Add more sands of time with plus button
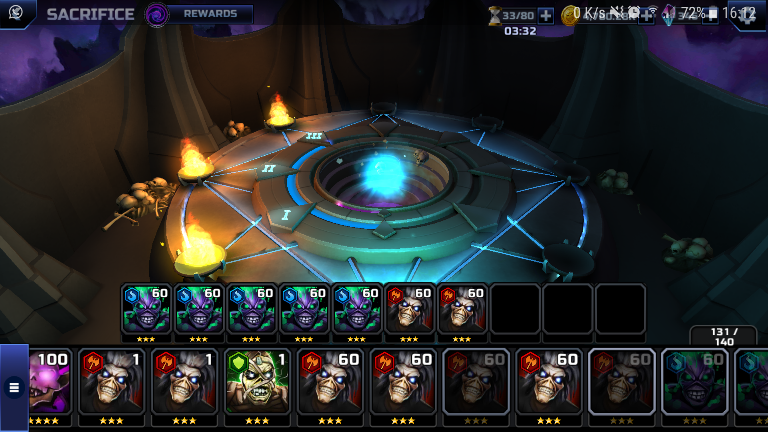 (x=545, y=15)
